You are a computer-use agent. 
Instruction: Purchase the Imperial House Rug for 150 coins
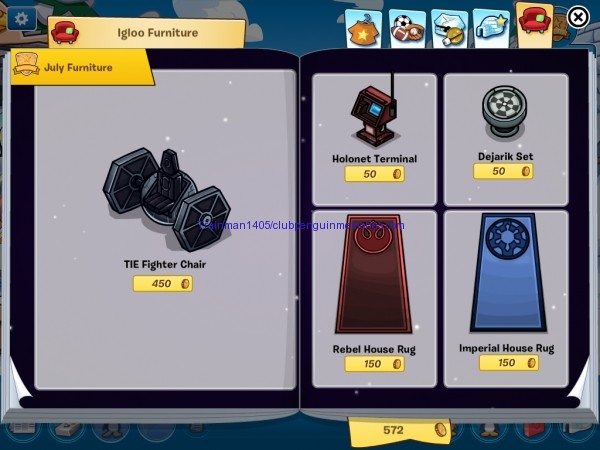506,363
